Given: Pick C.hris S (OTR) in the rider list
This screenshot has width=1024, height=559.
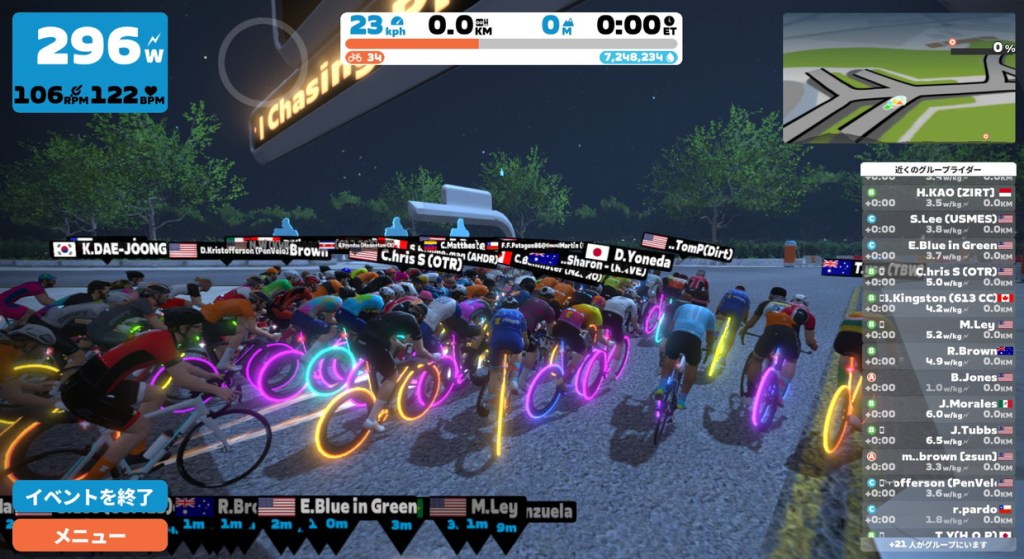Looking at the screenshot, I should (x=938, y=276).
